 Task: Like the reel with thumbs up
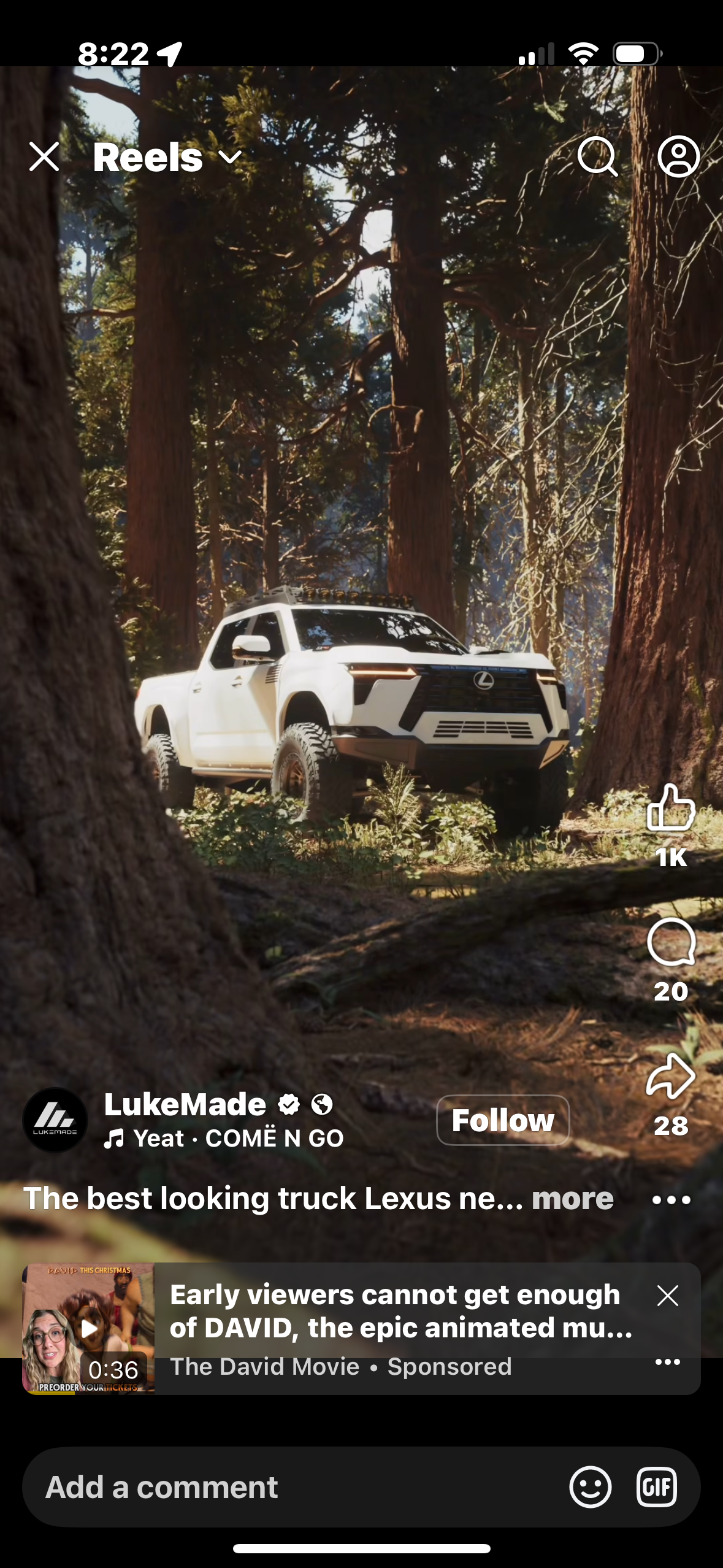(x=671, y=809)
